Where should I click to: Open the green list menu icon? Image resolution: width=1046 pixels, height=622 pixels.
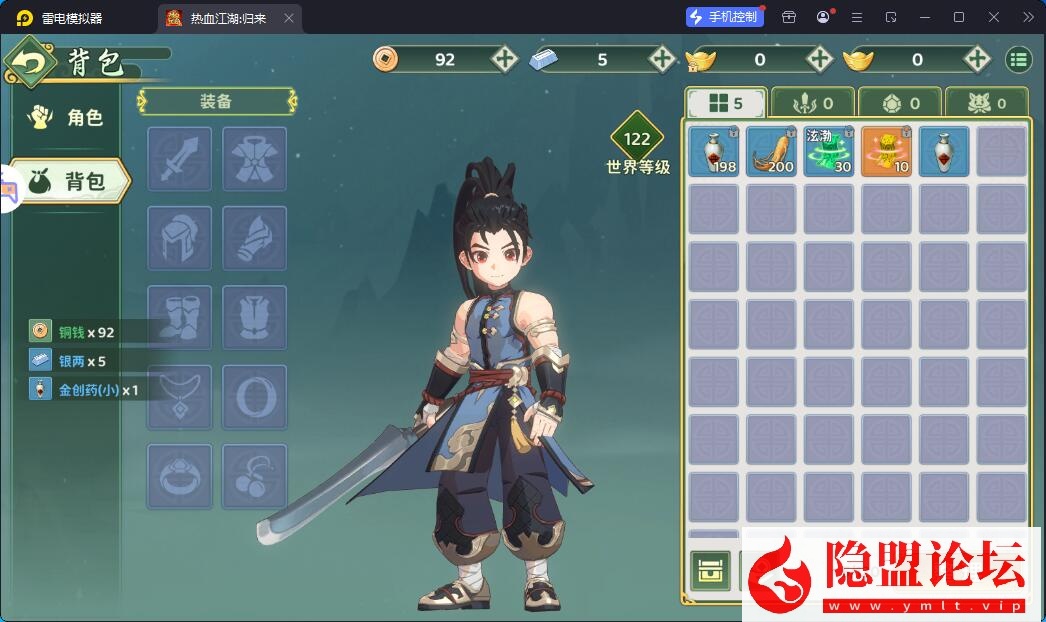(x=1018, y=59)
